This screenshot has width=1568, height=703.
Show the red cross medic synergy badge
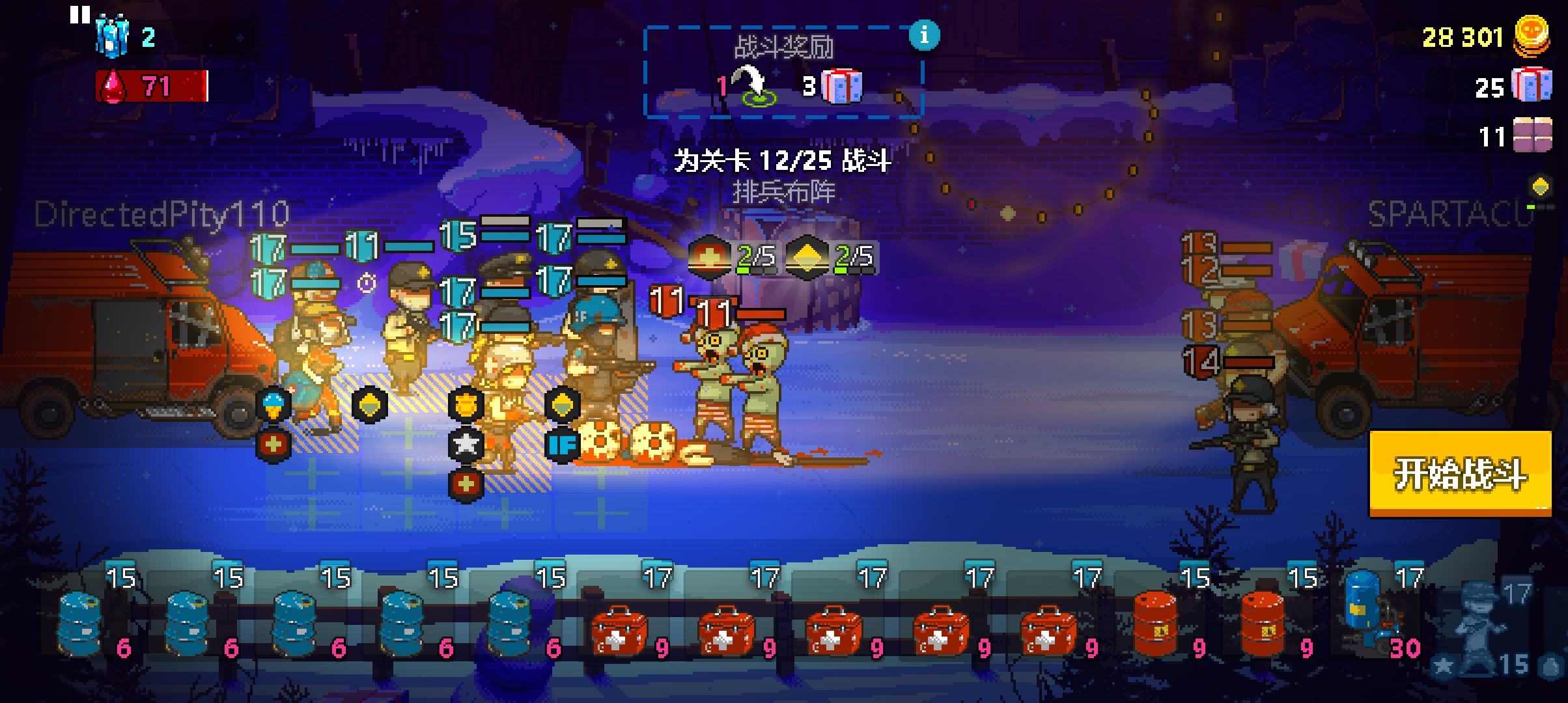(708, 258)
